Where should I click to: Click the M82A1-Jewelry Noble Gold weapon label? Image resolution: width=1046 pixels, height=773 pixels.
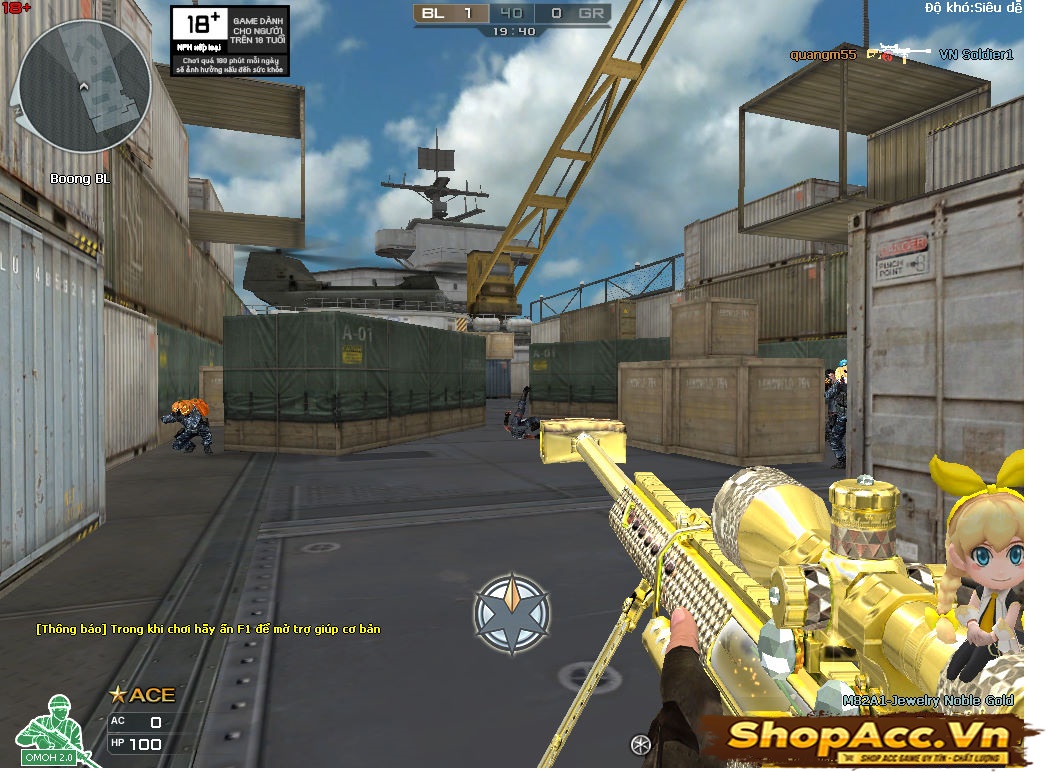pos(927,701)
